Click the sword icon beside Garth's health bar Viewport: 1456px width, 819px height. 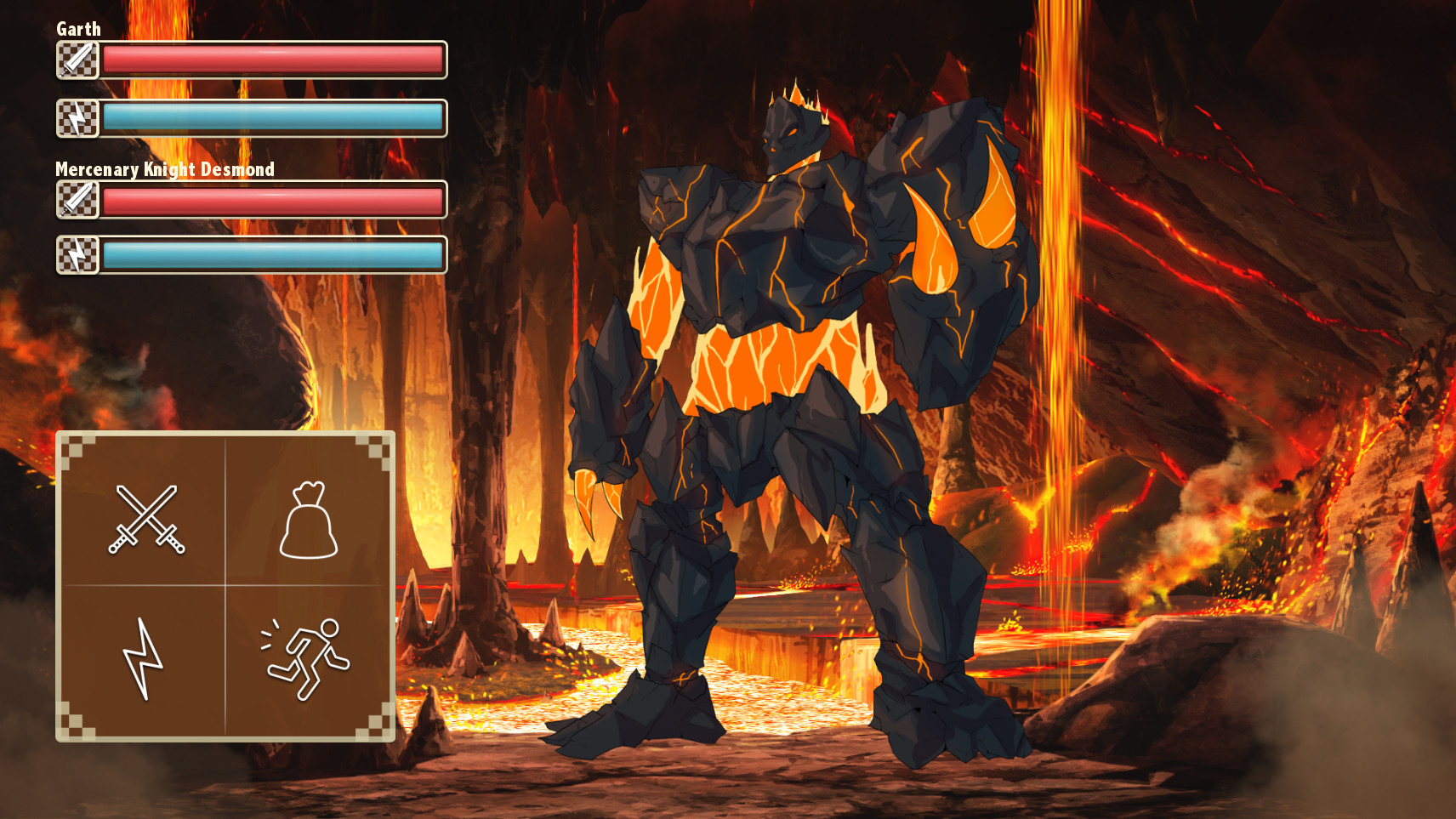tap(77, 60)
